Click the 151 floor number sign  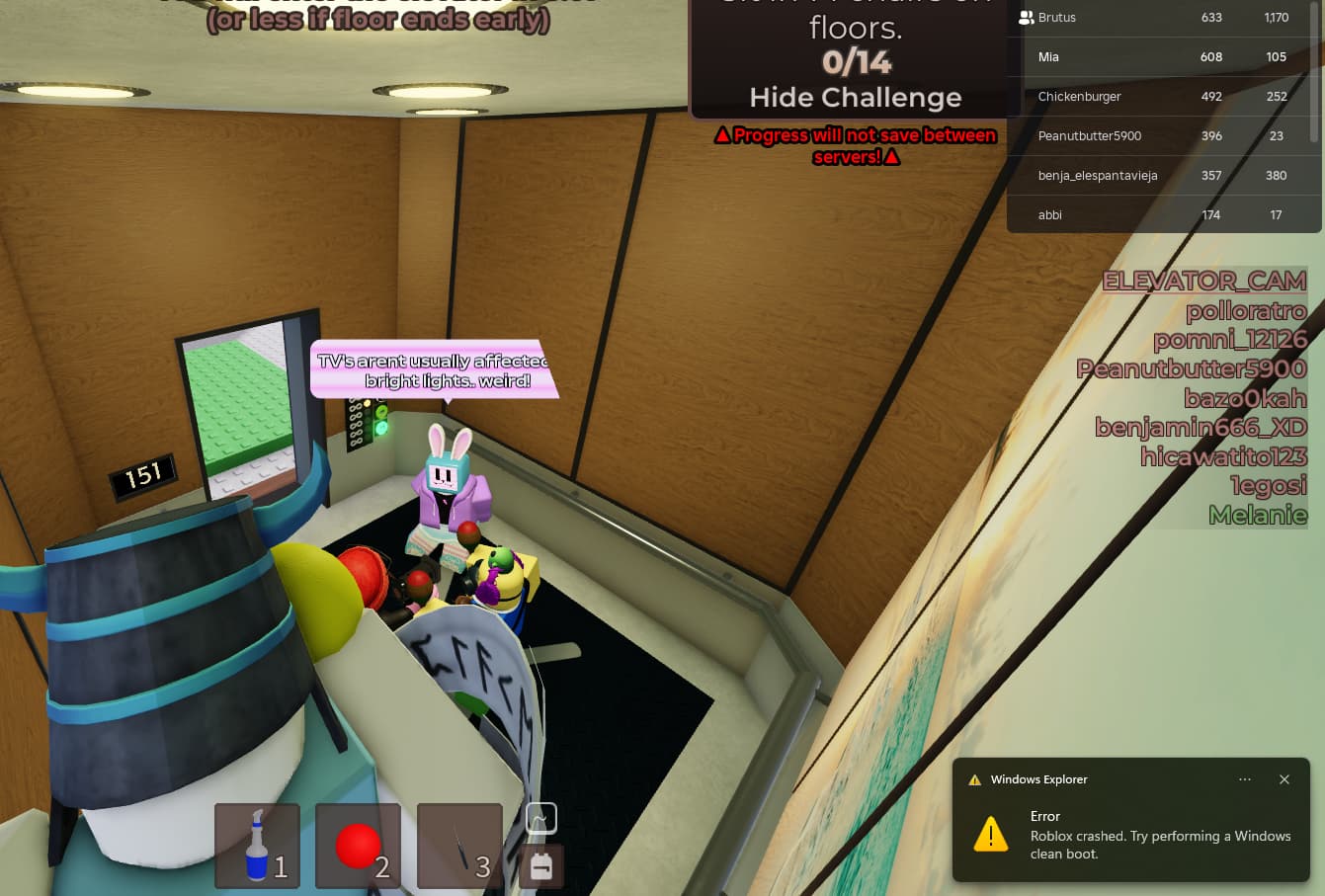point(144,473)
